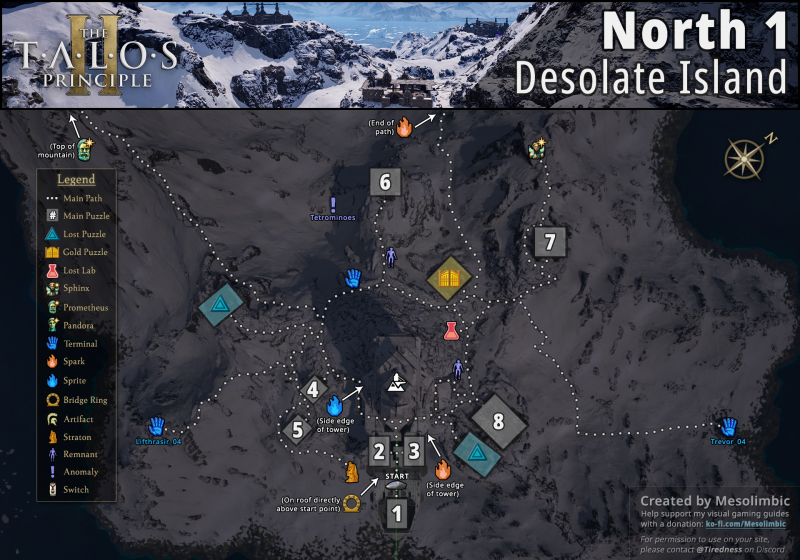Viewport: 800px width, 560px height.
Task: Select puzzle marker number 4
Action: (x=314, y=390)
